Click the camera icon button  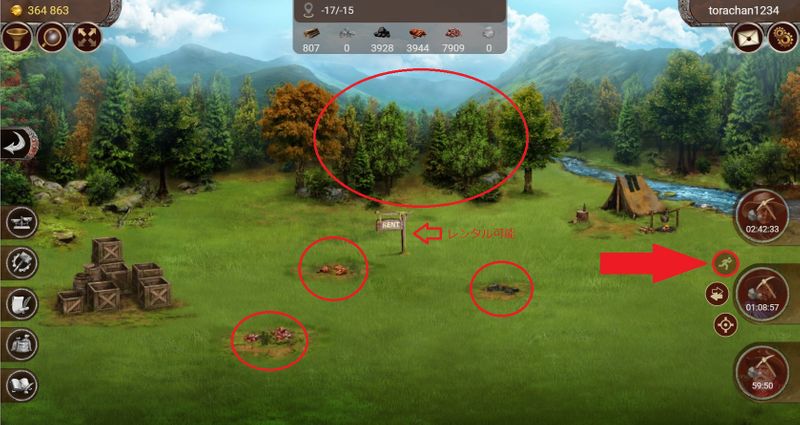pyautogui.click(x=717, y=294)
